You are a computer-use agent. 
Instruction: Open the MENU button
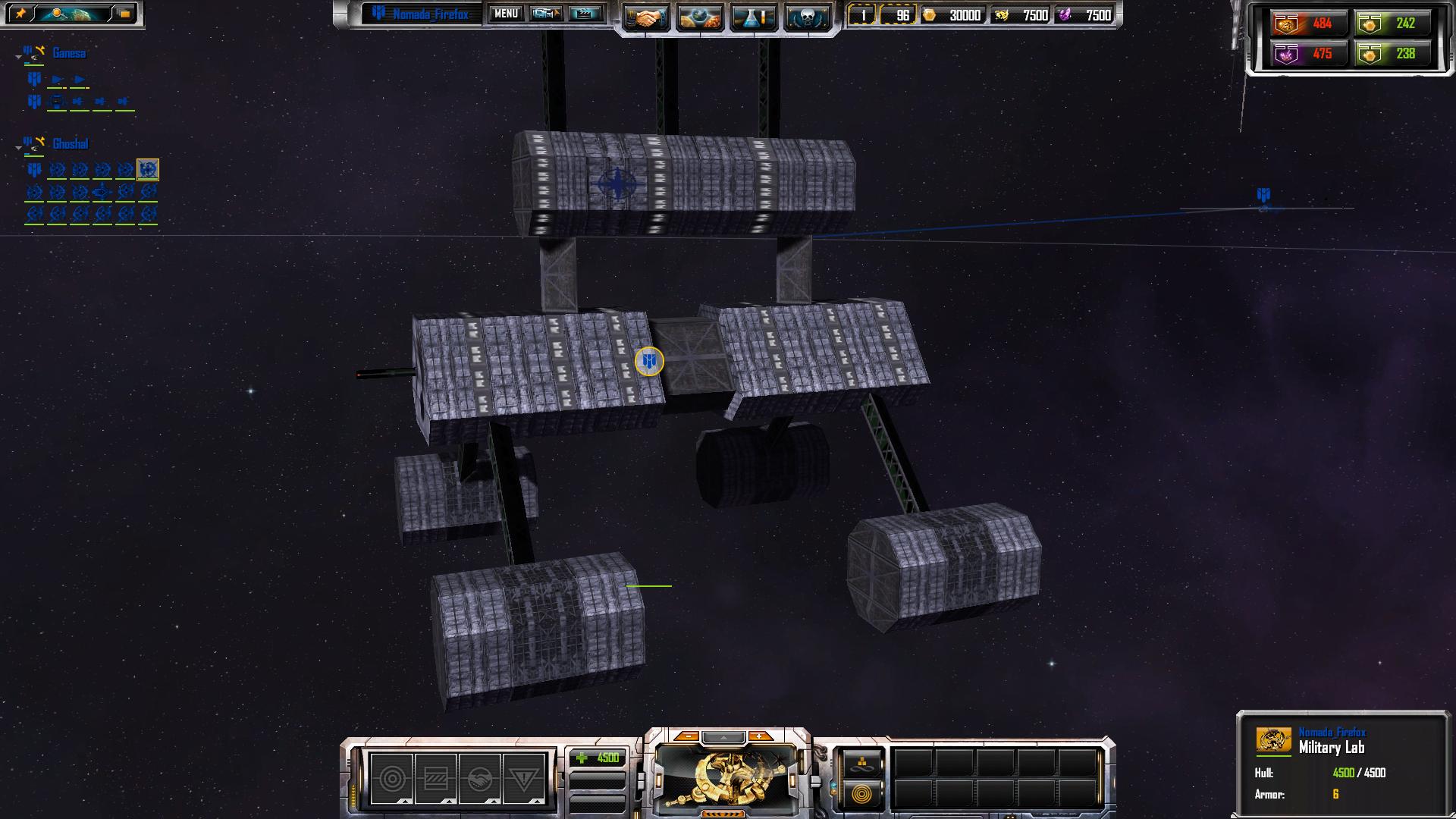click(x=506, y=14)
